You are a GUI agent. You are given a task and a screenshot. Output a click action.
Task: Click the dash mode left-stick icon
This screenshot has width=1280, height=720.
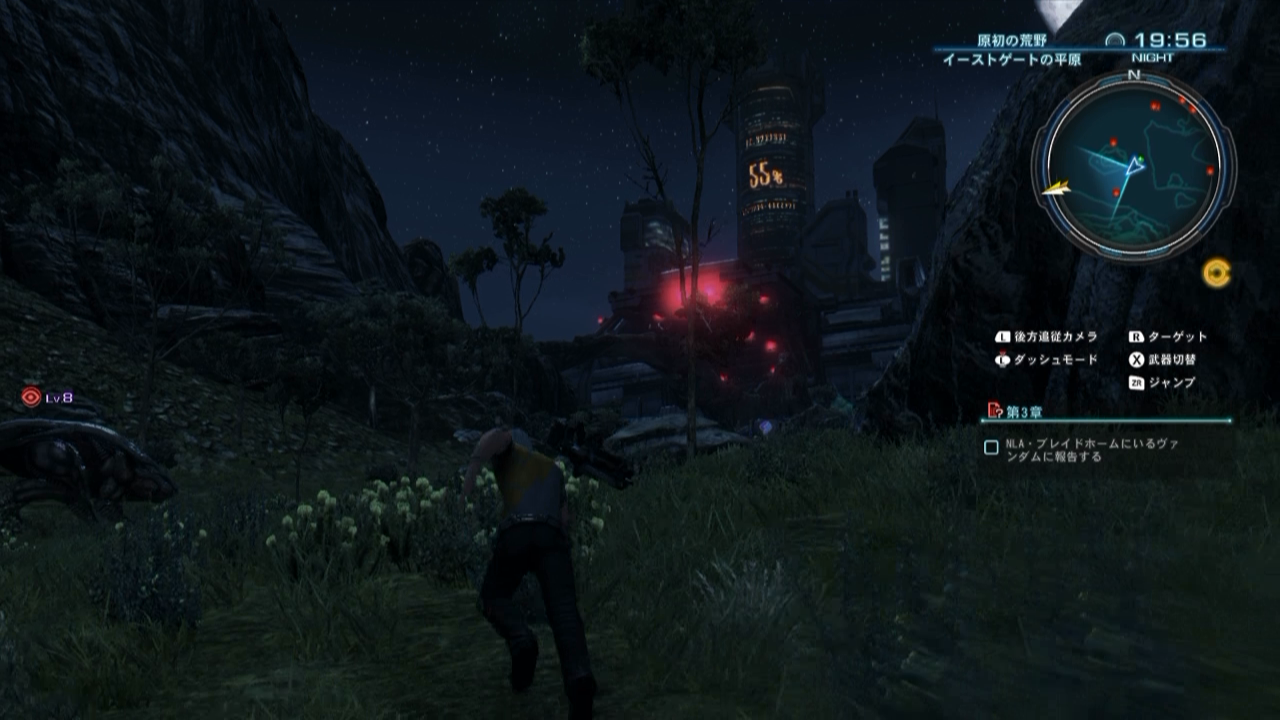pos(1001,360)
